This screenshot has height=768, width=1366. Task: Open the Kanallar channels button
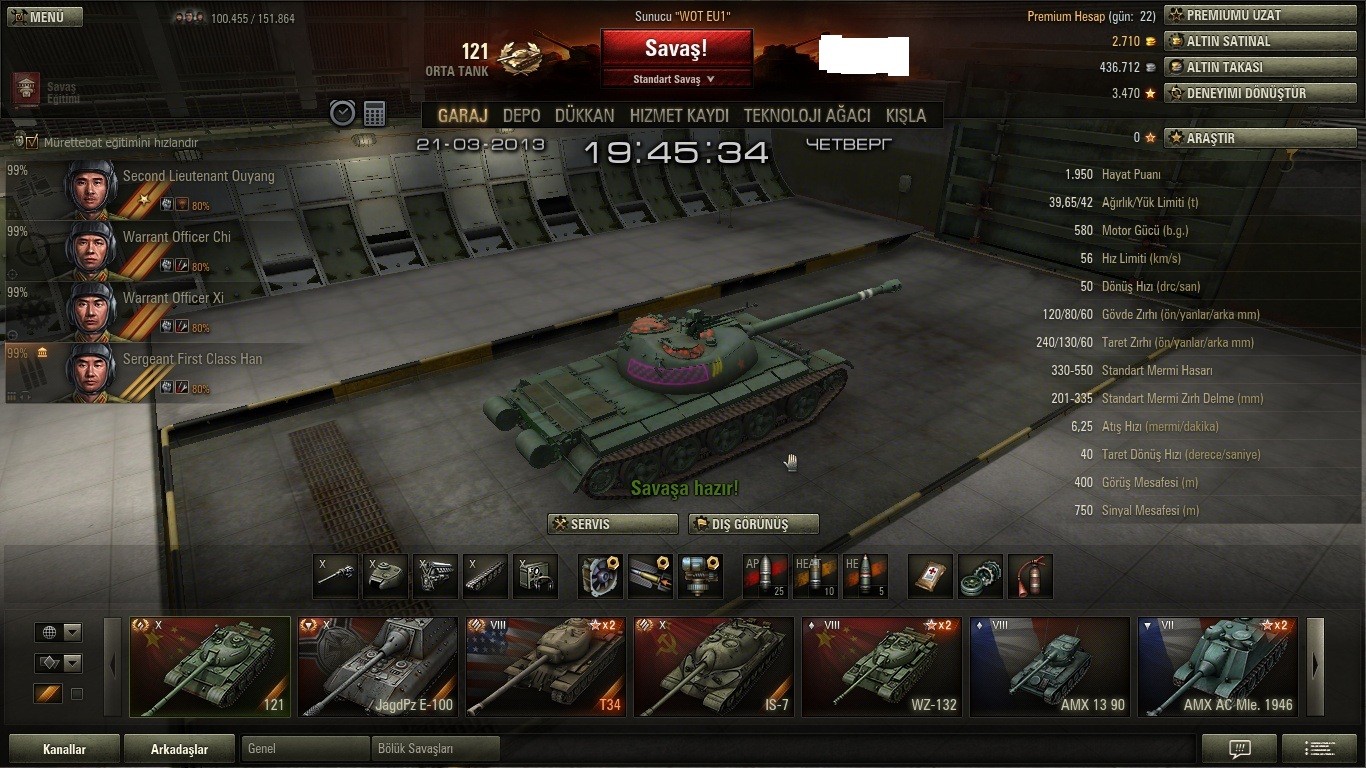[x=64, y=749]
